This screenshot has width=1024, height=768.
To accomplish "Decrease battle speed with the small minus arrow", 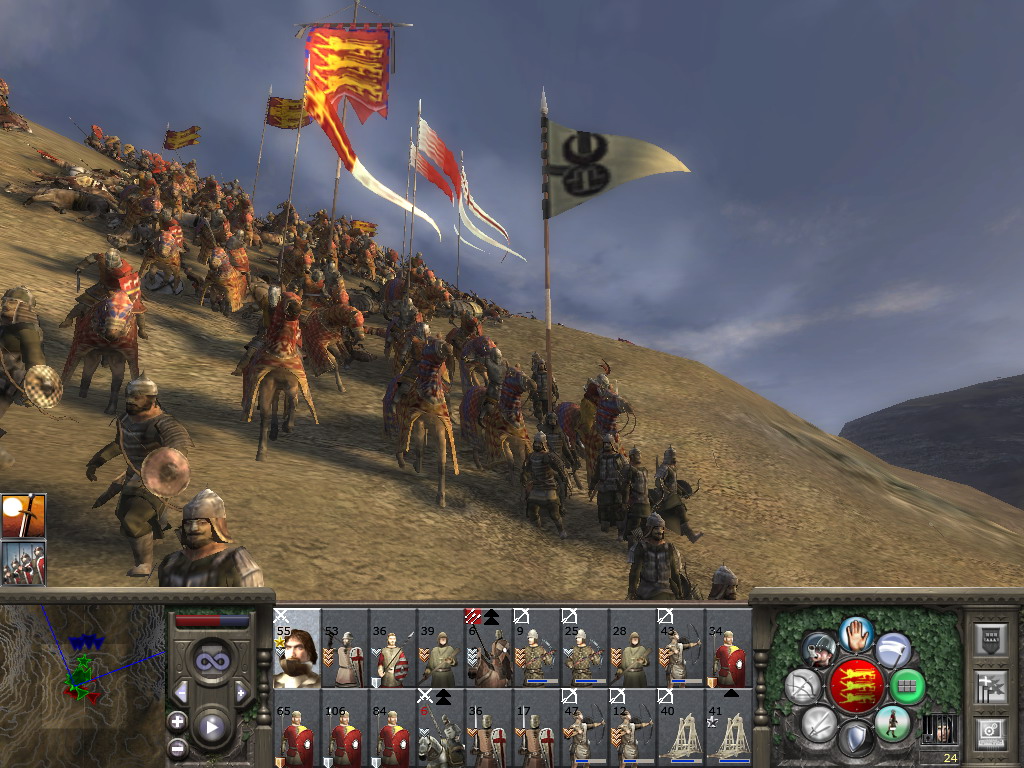I will (x=181, y=693).
